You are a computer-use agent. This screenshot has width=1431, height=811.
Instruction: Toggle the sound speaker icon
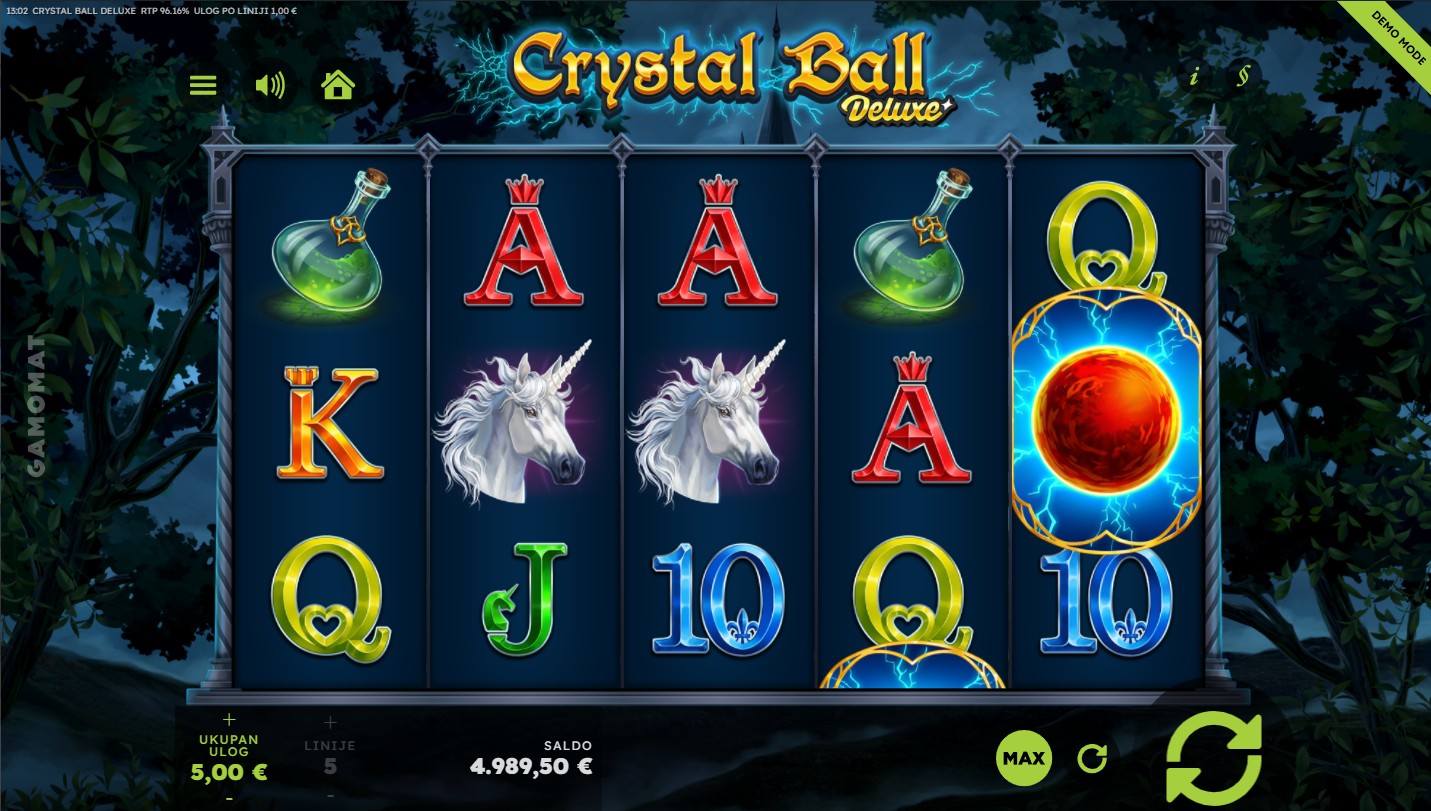pyautogui.click(x=269, y=85)
